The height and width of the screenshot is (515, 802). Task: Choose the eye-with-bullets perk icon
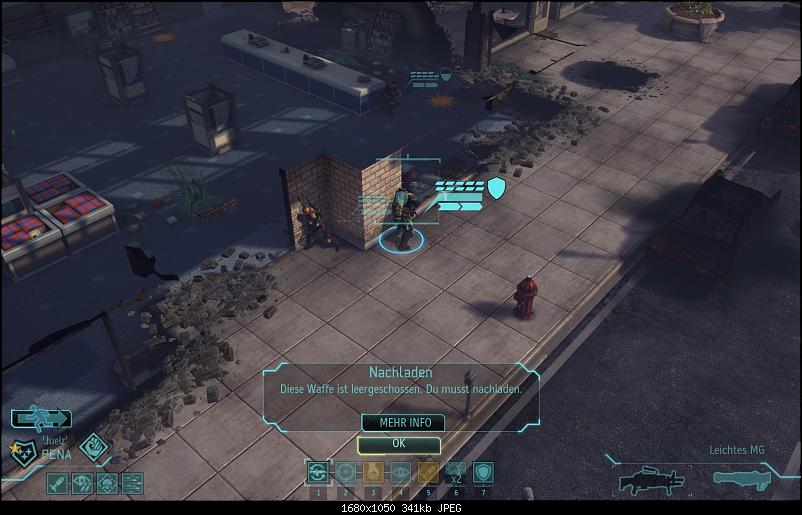point(82,484)
